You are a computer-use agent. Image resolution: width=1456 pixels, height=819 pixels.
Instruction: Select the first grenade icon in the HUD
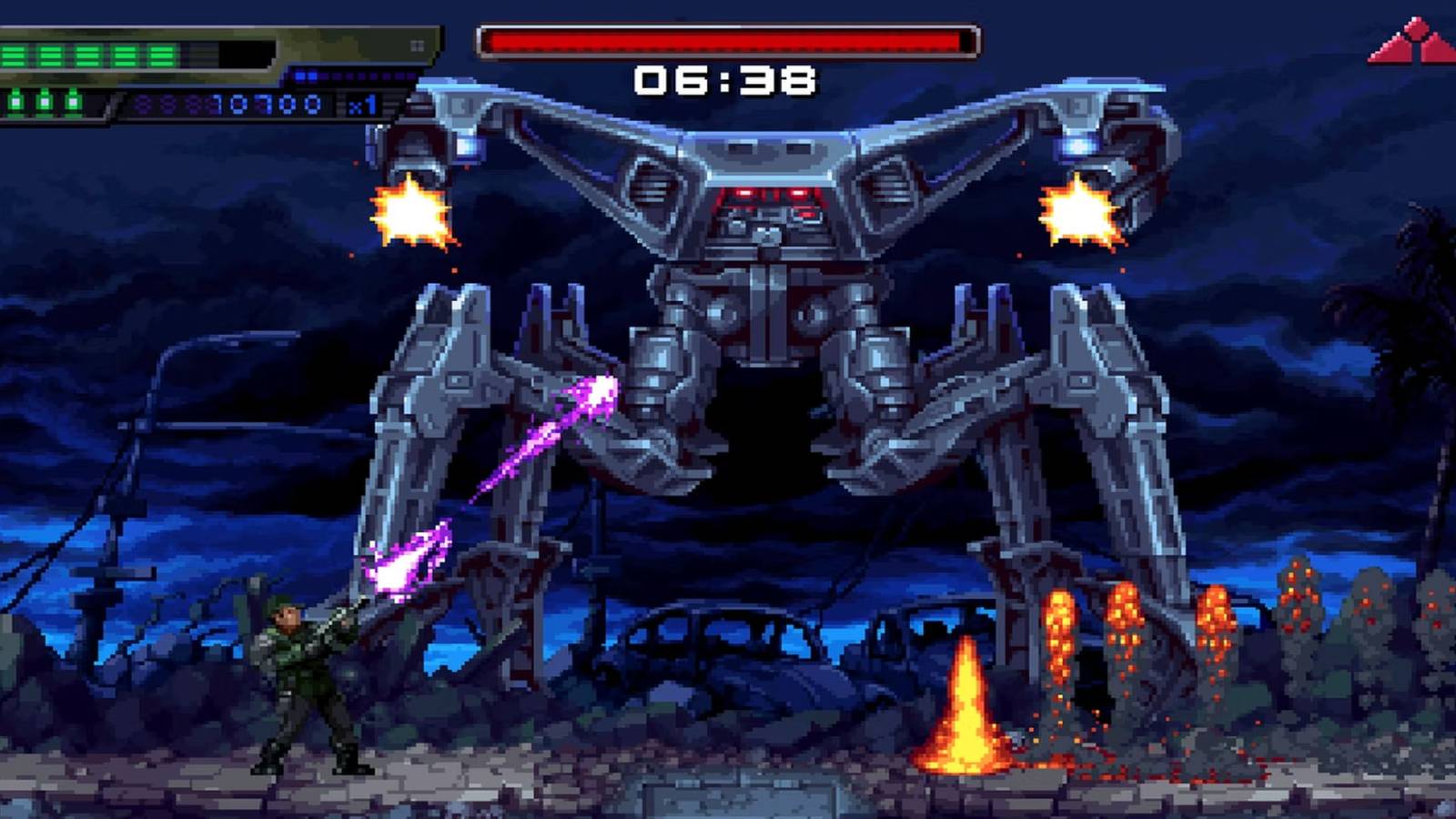[x=16, y=102]
